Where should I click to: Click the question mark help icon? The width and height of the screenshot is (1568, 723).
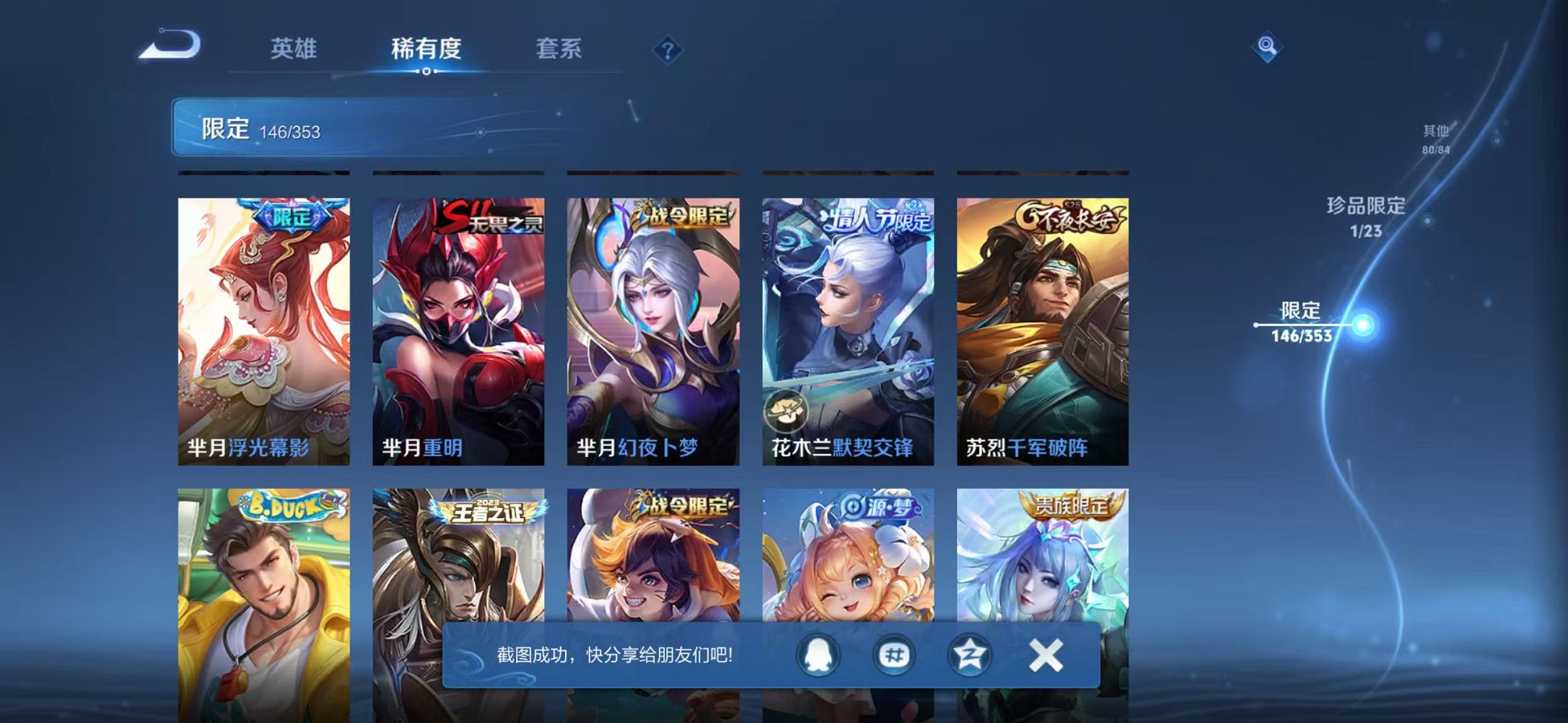tap(667, 49)
